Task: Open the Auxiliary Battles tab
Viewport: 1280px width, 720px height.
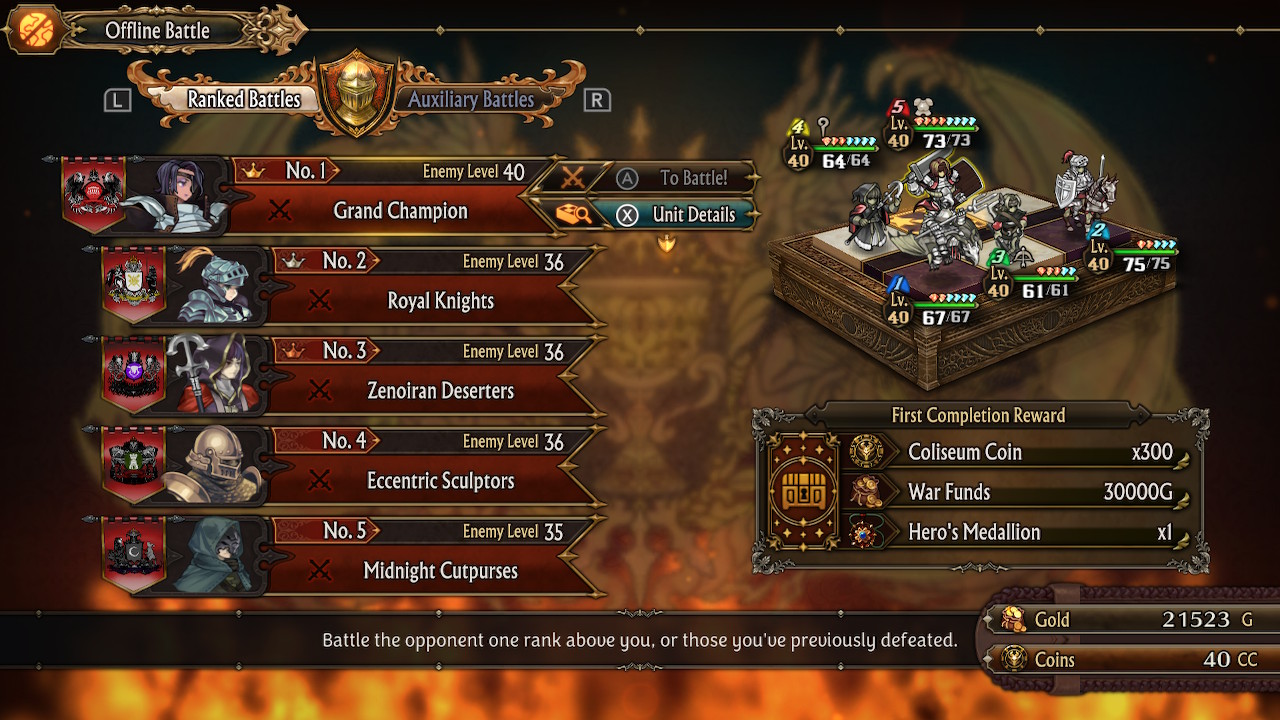Action: pos(471,99)
